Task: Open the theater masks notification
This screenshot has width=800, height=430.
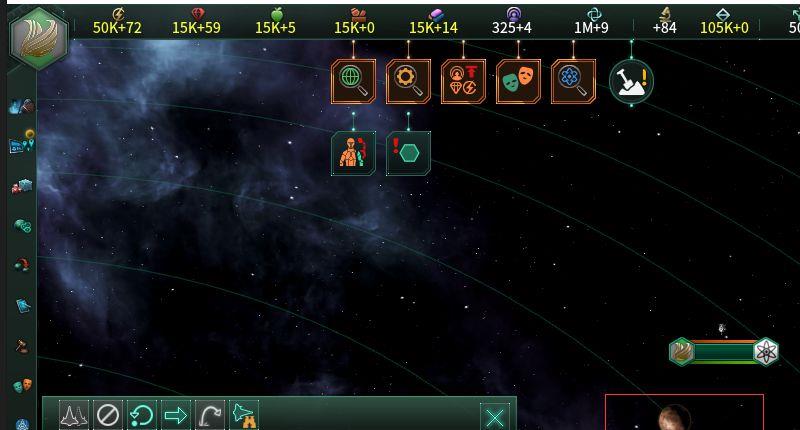Action: (x=518, y=82)
